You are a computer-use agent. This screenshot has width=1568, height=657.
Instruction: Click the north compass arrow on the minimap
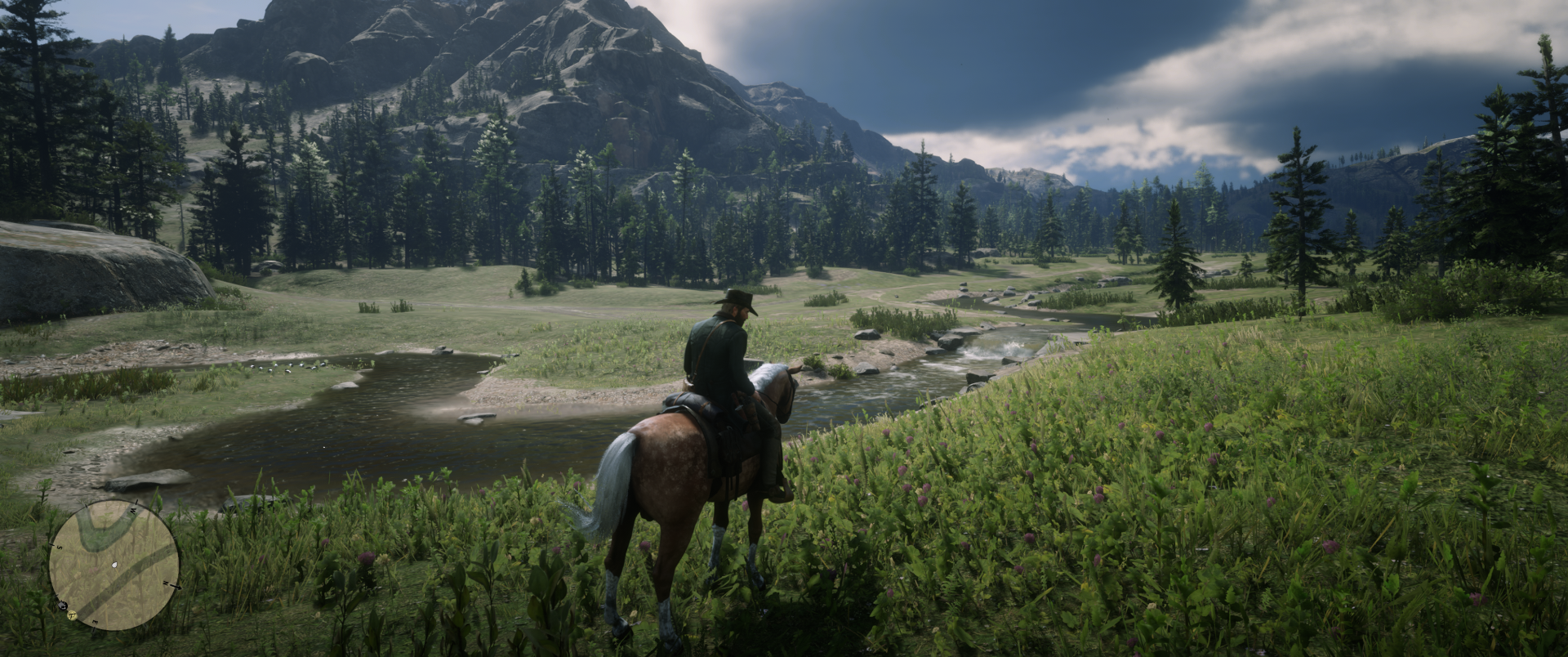171,585
